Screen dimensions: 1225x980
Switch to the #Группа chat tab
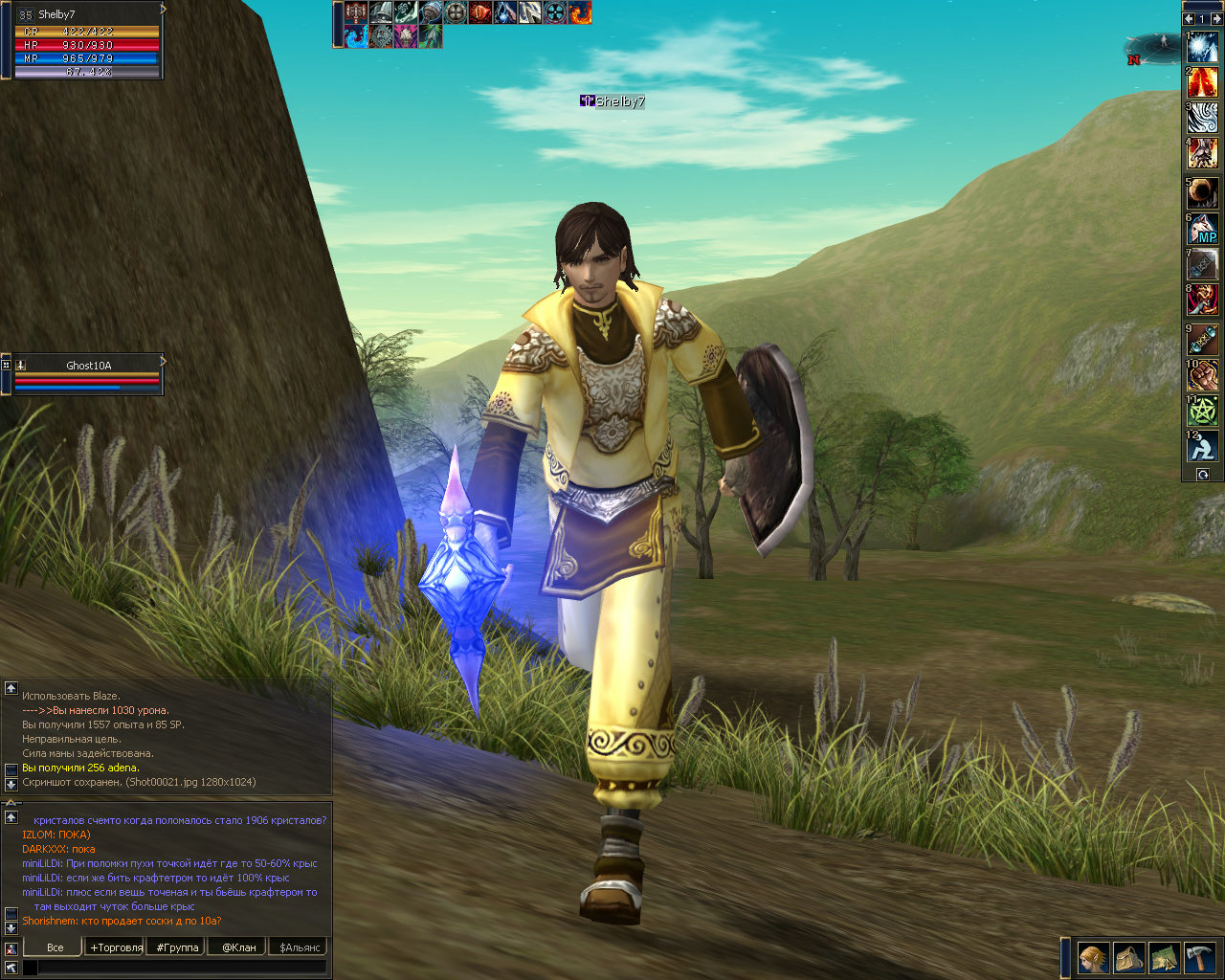pos(178,947)
